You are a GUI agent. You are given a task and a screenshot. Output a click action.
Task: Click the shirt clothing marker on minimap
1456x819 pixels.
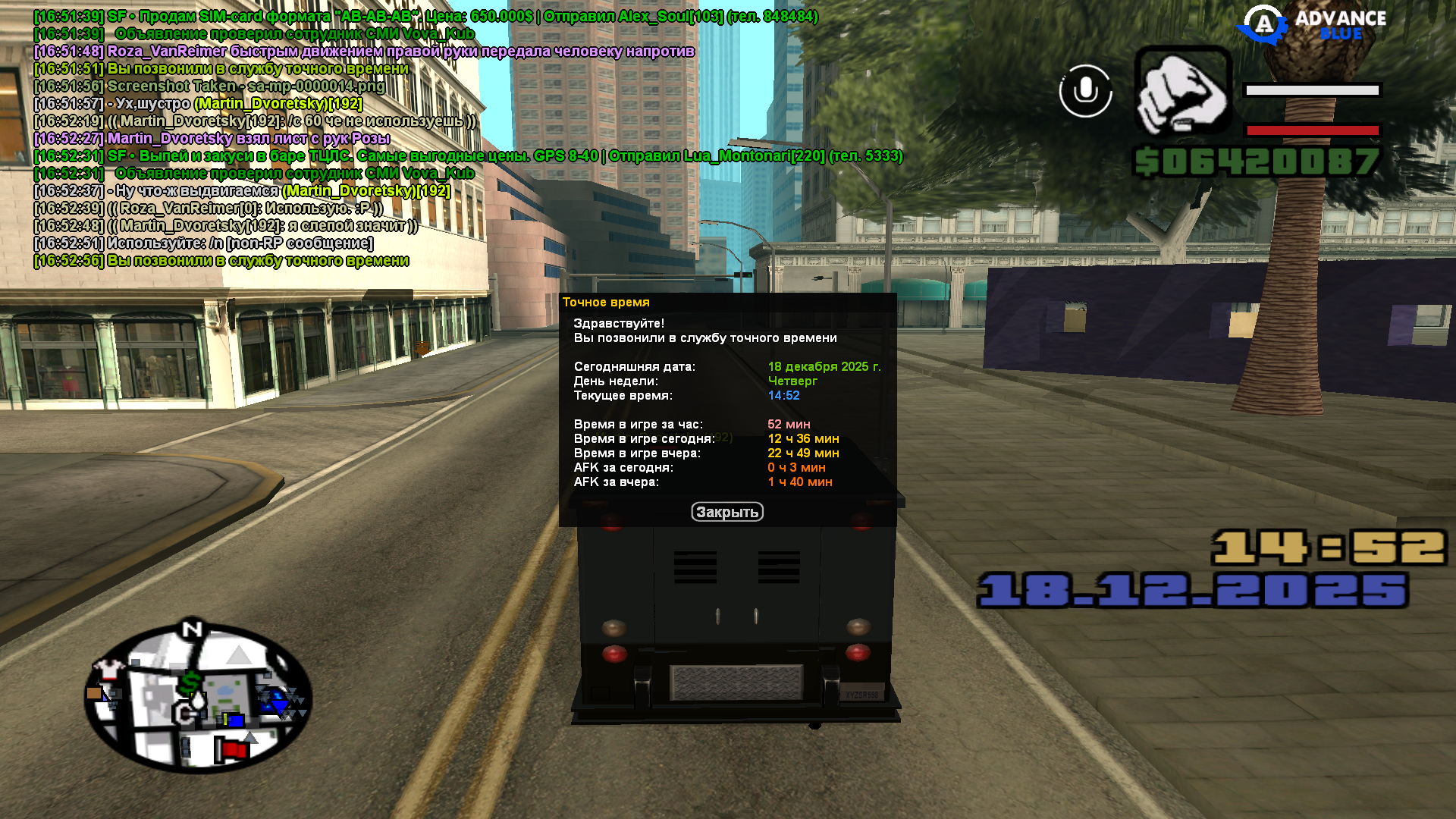pyautogui.click(x=108, y=669)
